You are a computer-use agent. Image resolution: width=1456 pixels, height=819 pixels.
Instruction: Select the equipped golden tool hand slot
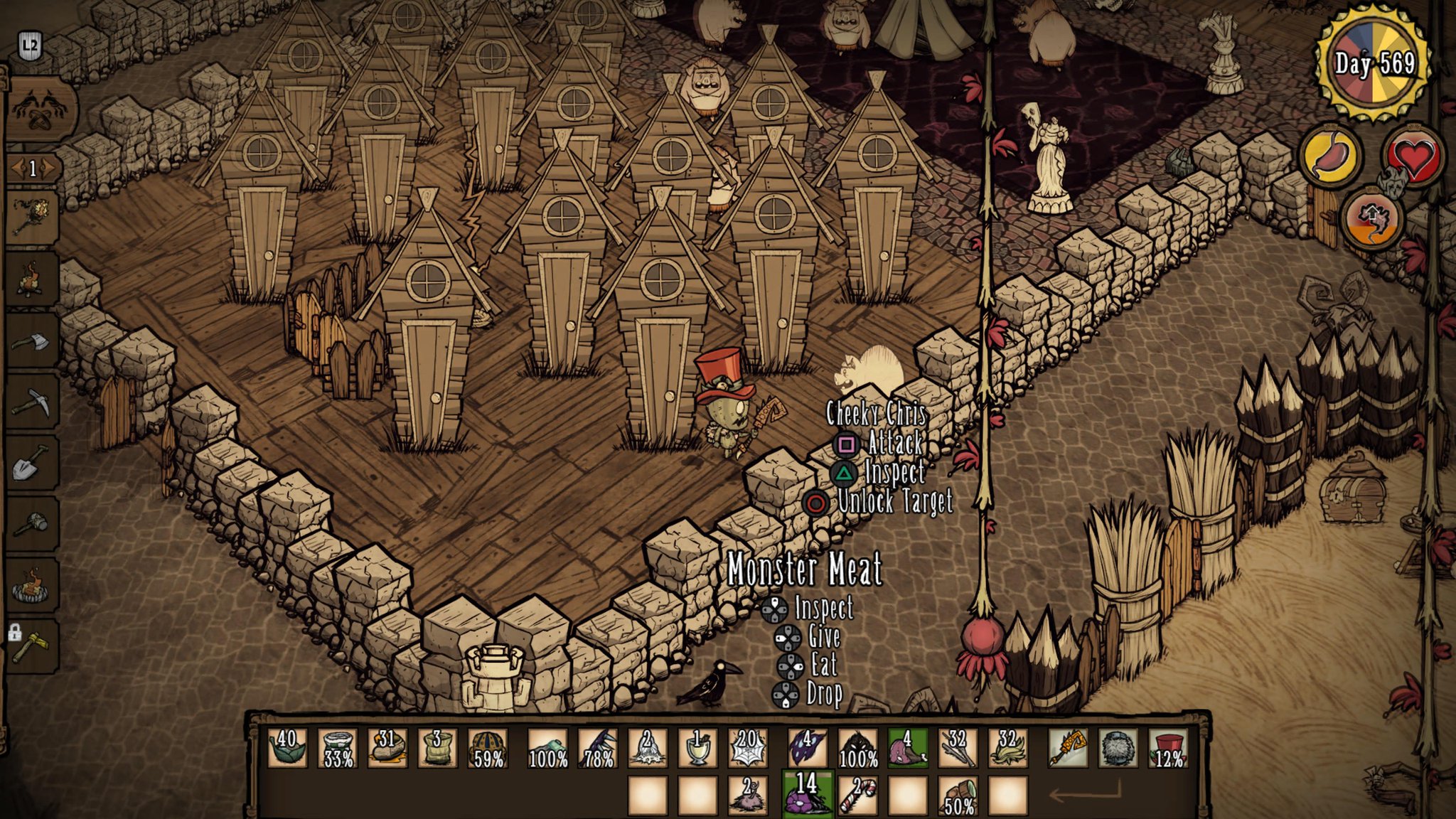(1067, 749)
